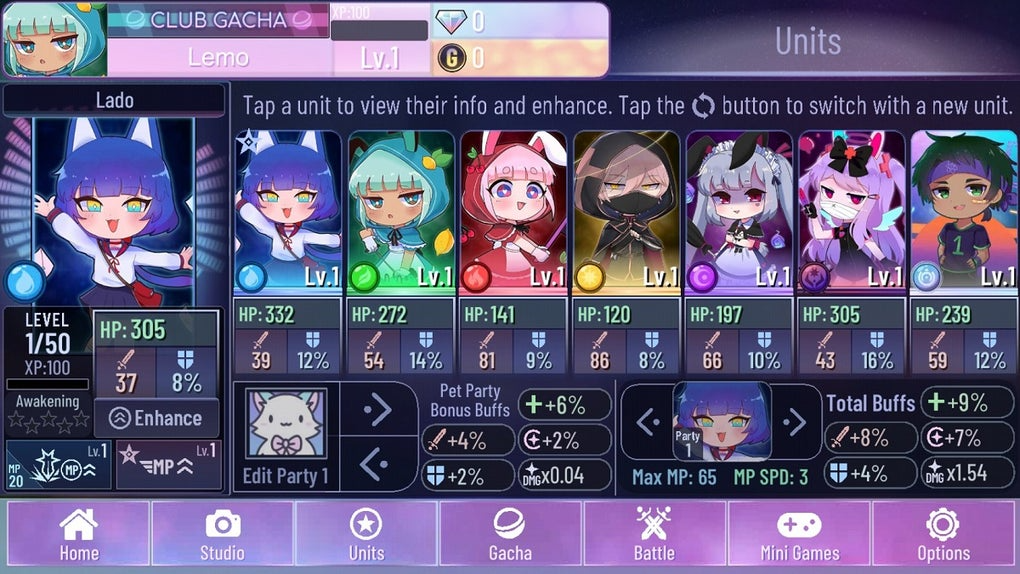This screenshot has width=1020, height=574.
Task: Go back to the previous party
Action: pos(648,421)
